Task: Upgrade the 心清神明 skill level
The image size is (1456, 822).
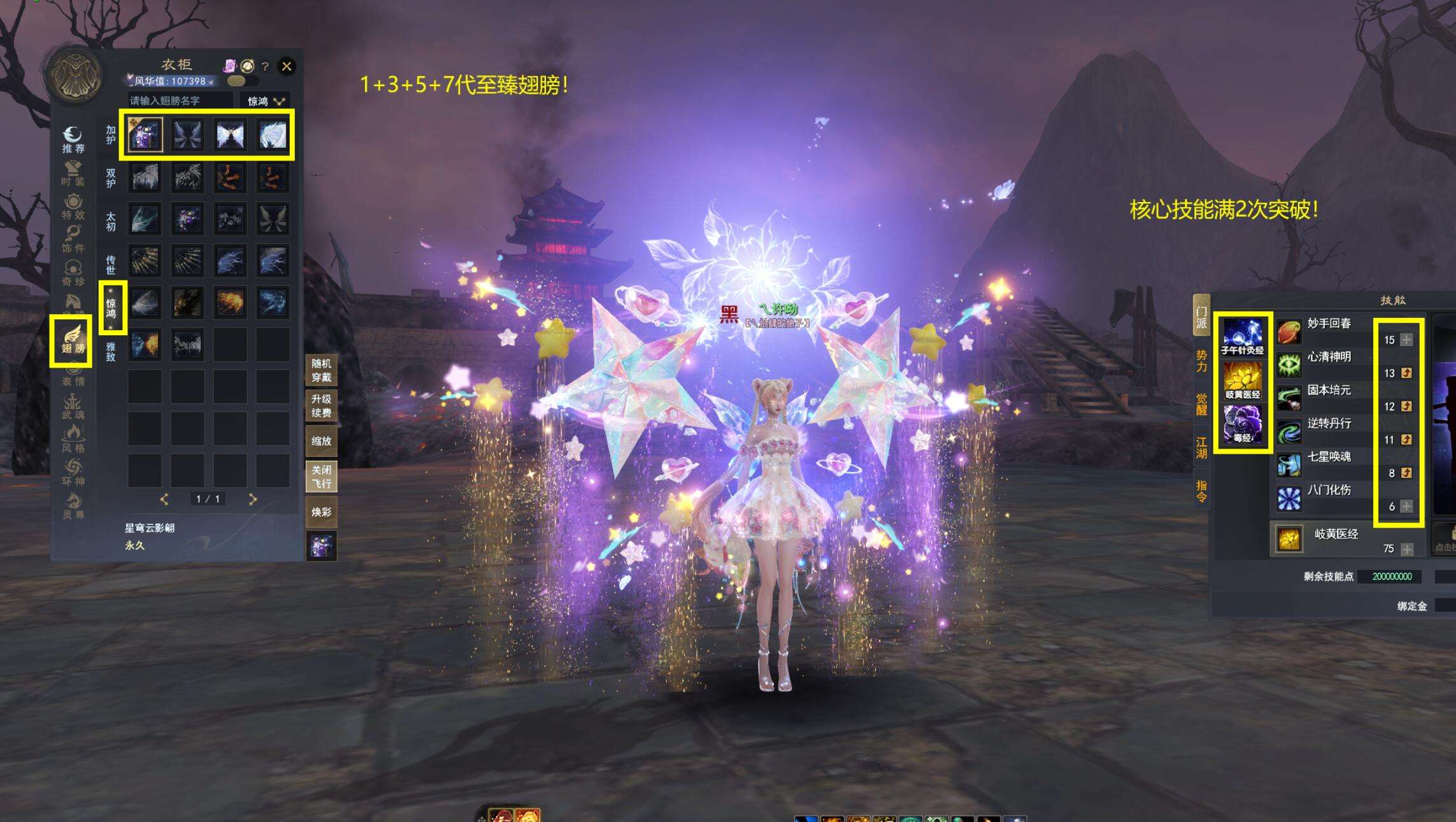Action: tap(1406, 373)
